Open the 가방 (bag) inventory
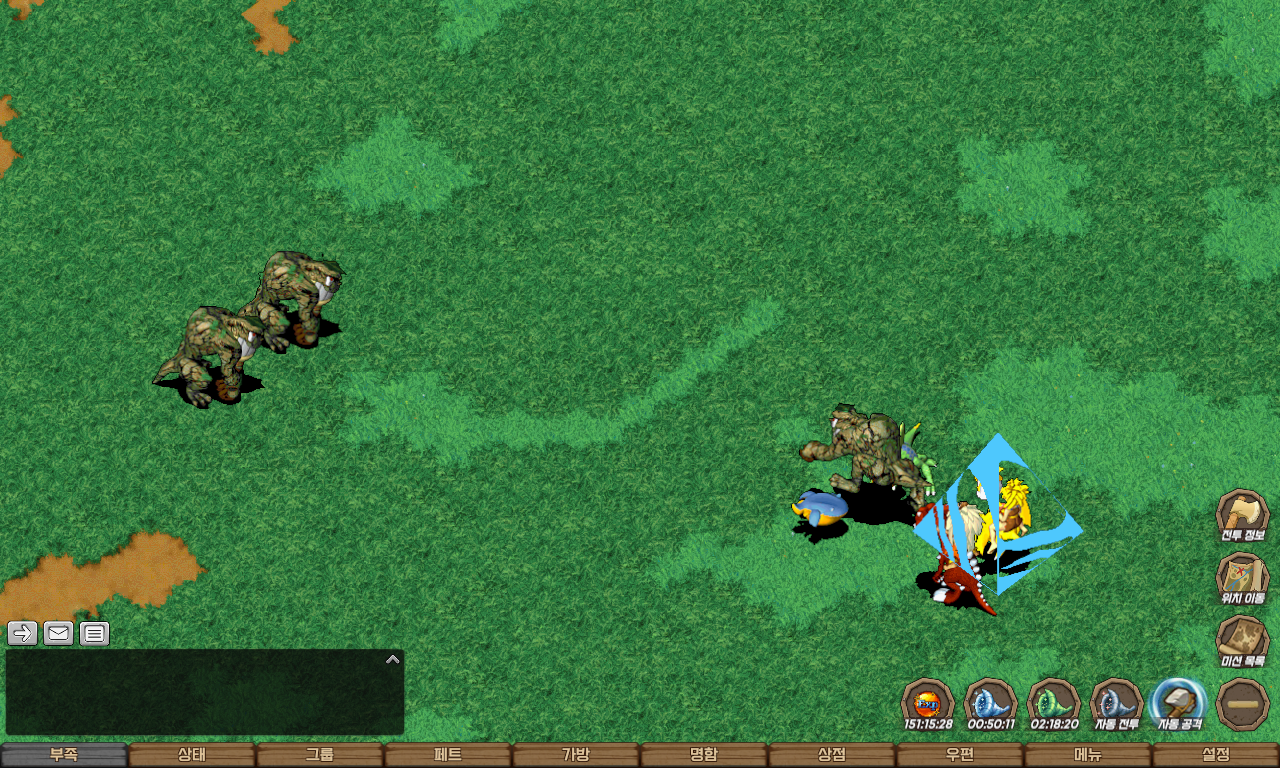 click(576, 755)
